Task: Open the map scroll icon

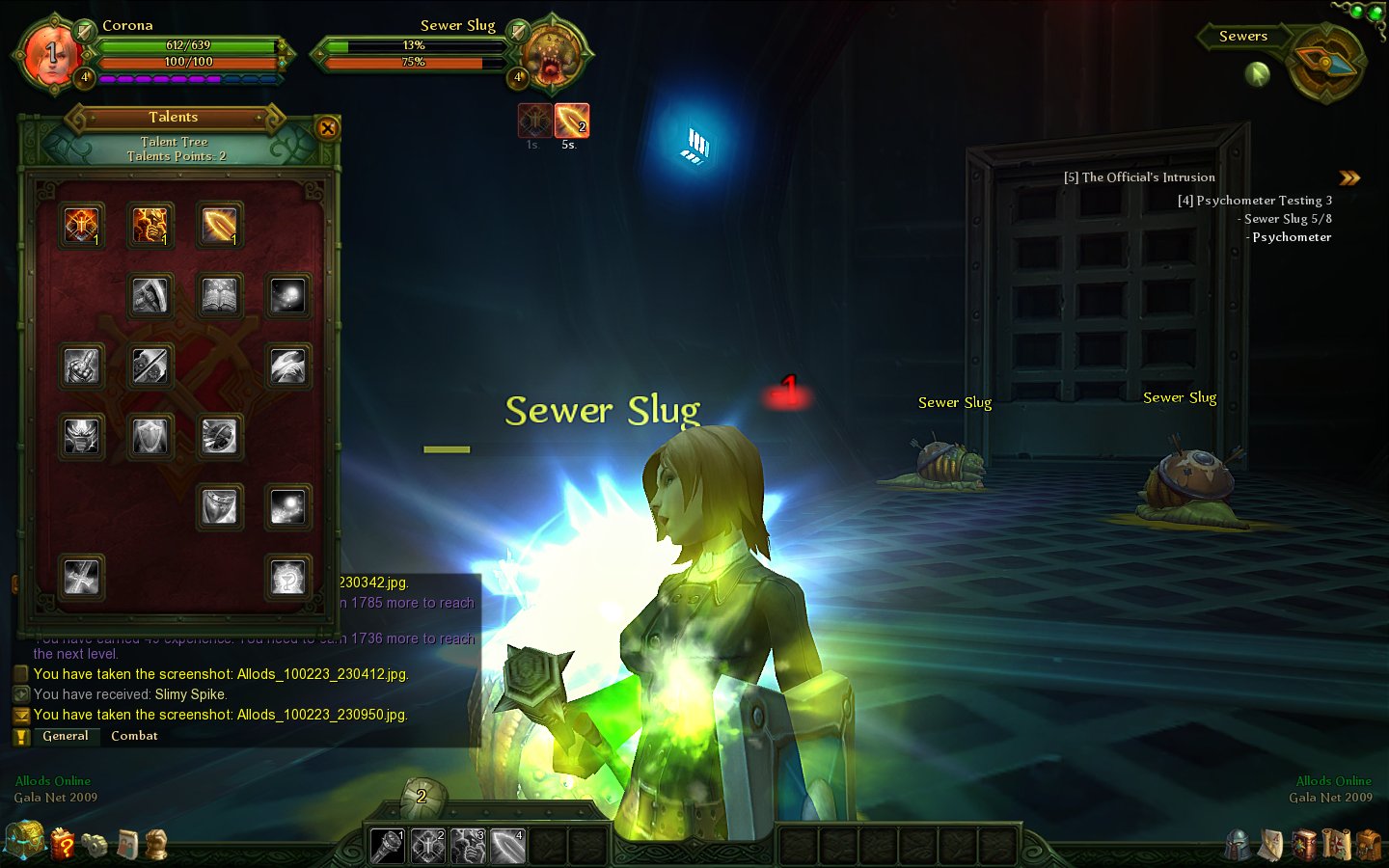Action: coord(1336,845)
